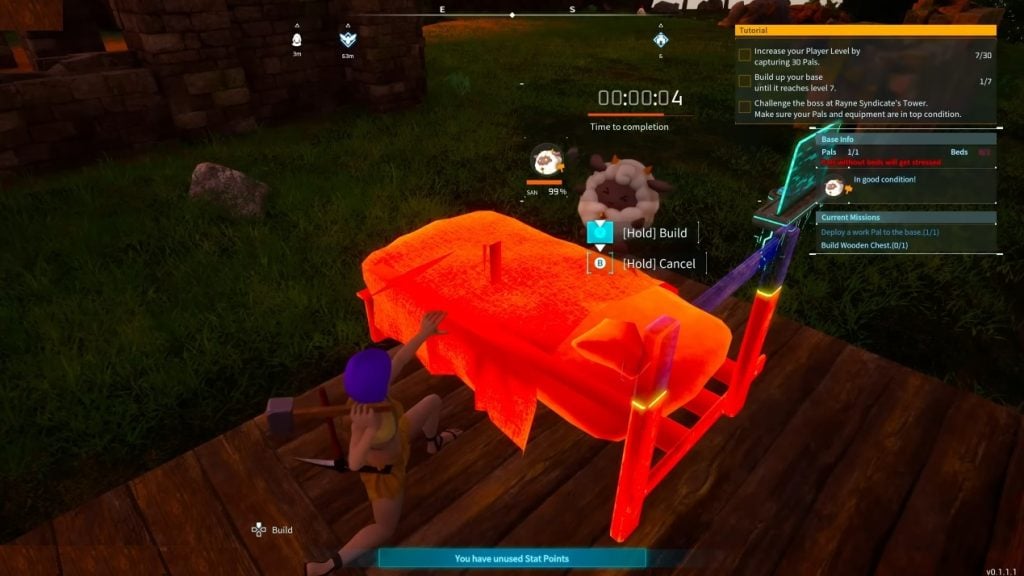Click the Tutorial panel header

point(865,31)
